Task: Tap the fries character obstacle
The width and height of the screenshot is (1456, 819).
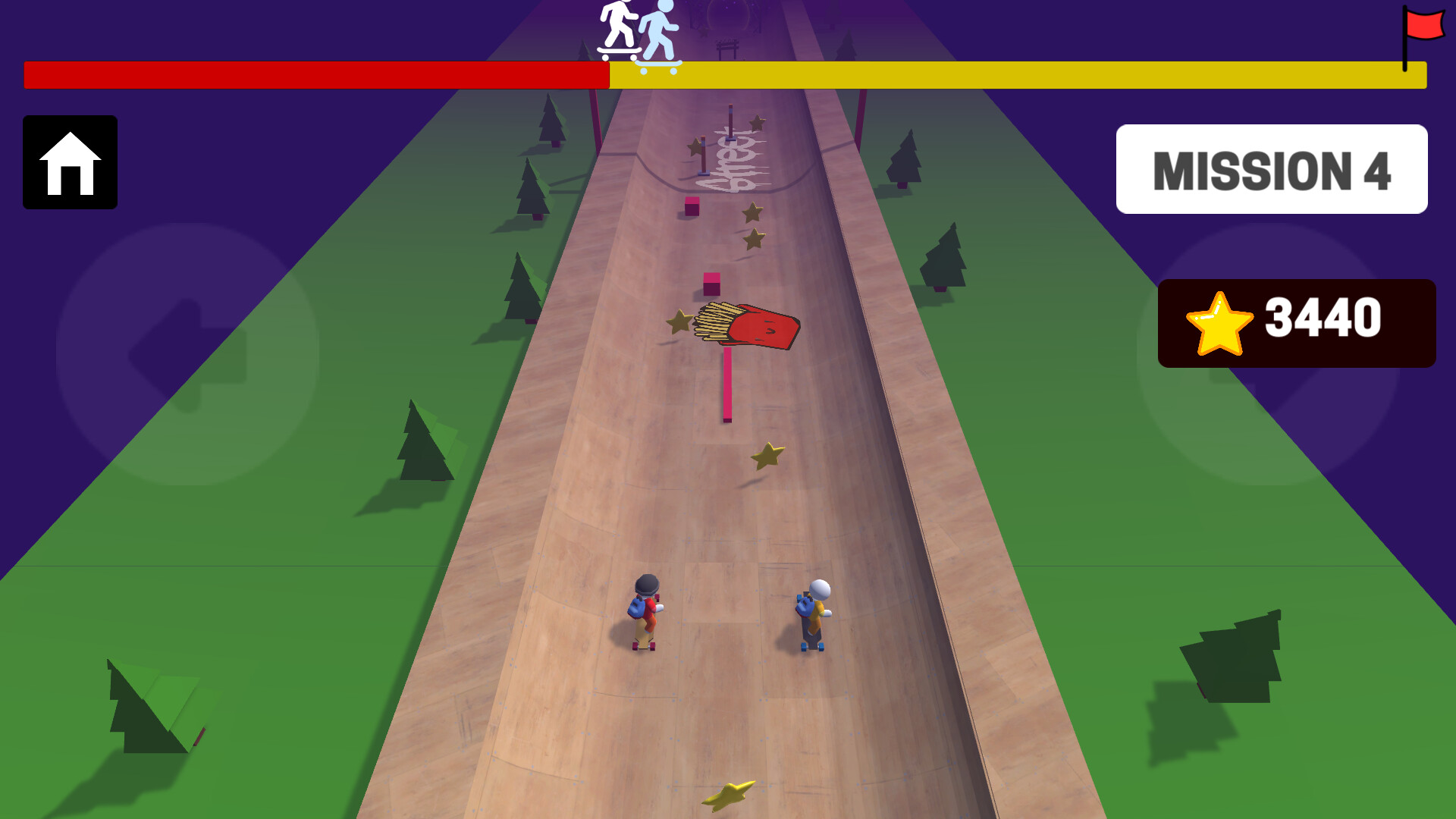Action: pyautogui.click(x=747, y=322)
